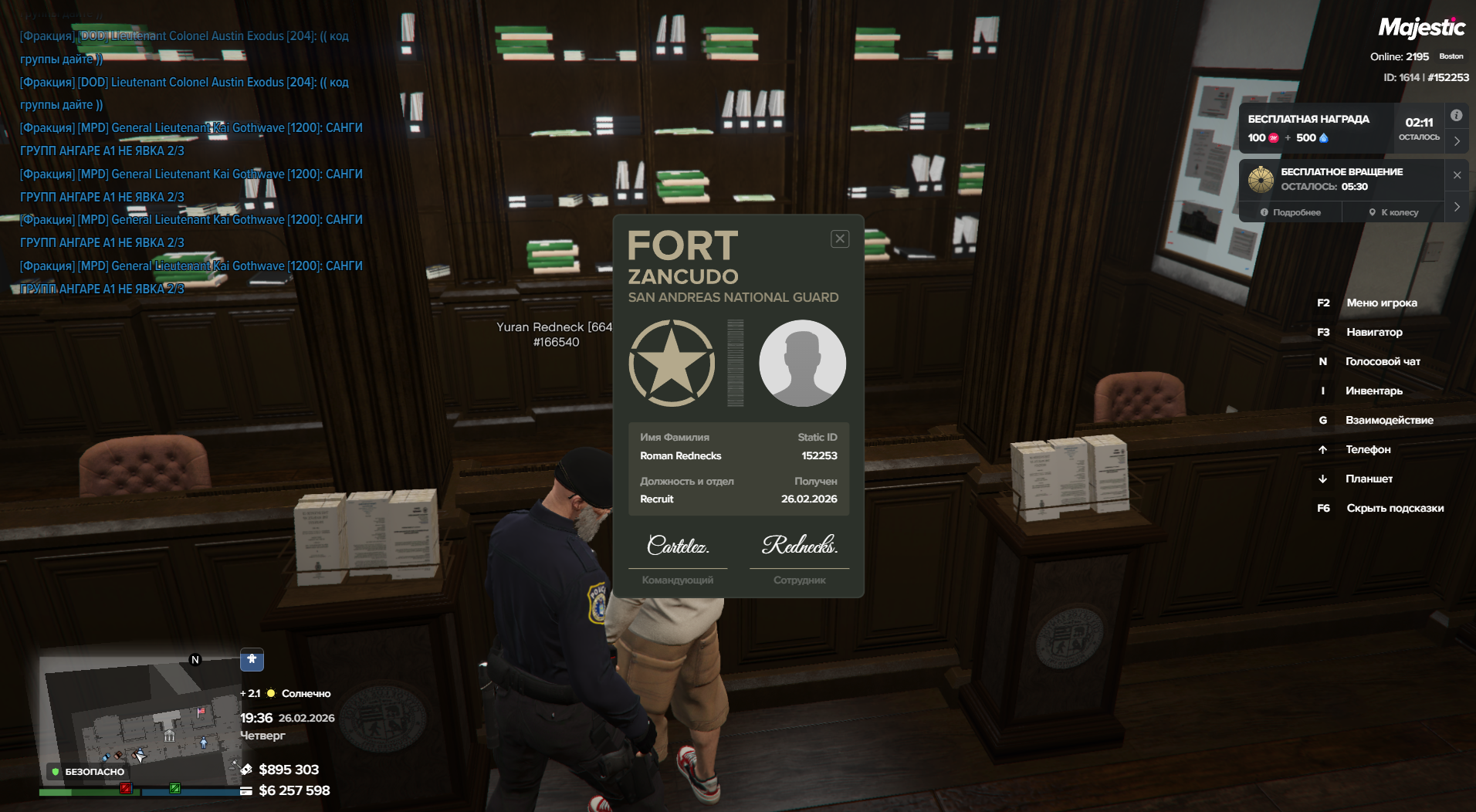Select the government building marker on minimap
The image size is (1476, 812).
coord(169,736)
